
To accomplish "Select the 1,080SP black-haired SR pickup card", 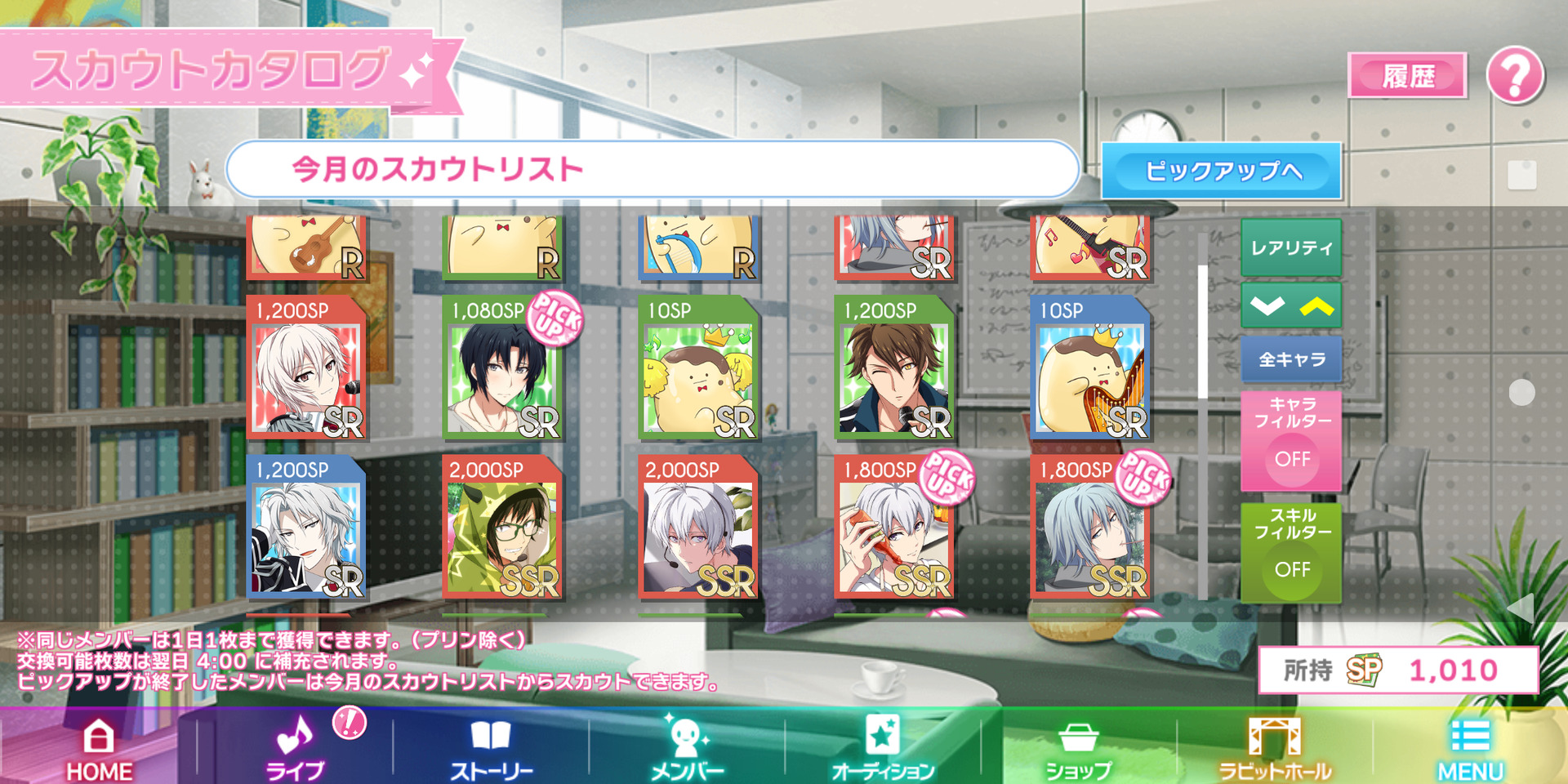I will (x=502, y=367).
